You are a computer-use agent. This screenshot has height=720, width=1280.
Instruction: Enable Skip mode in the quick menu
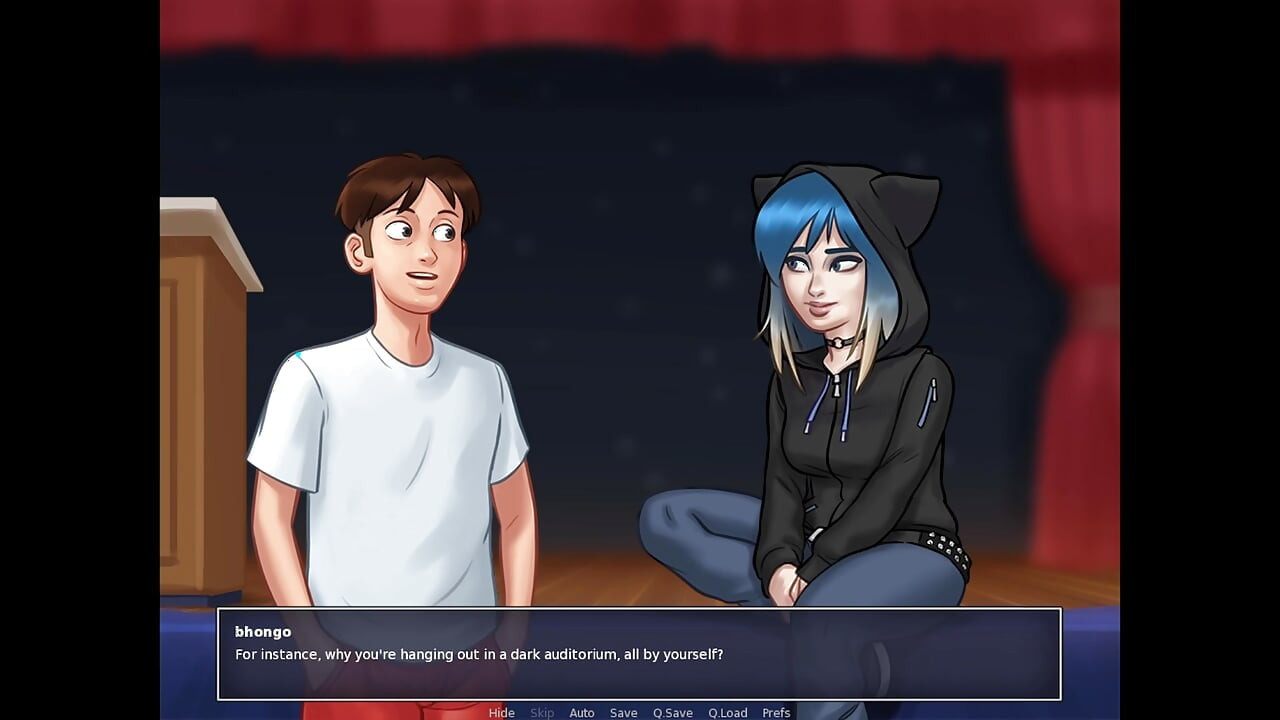[x=542, y=712]
